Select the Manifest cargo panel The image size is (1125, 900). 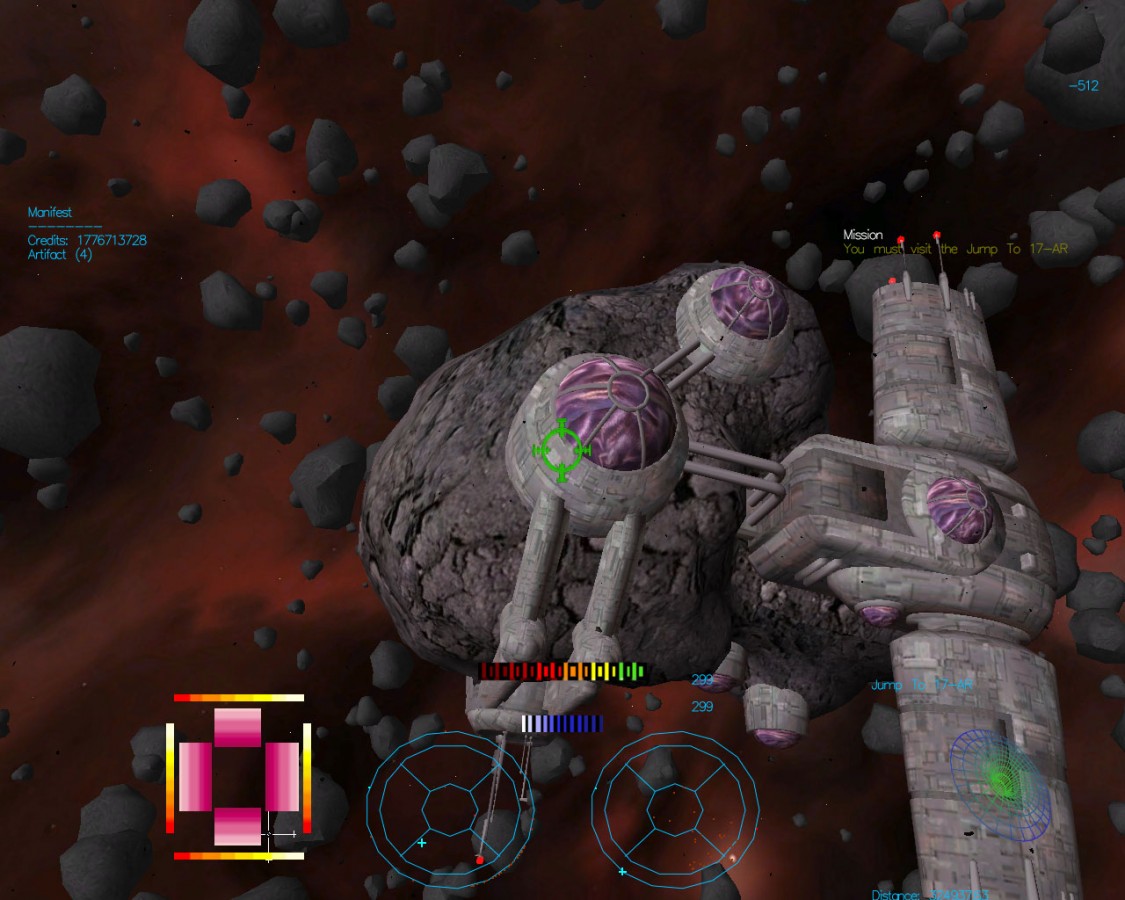(x=50, y=213)
